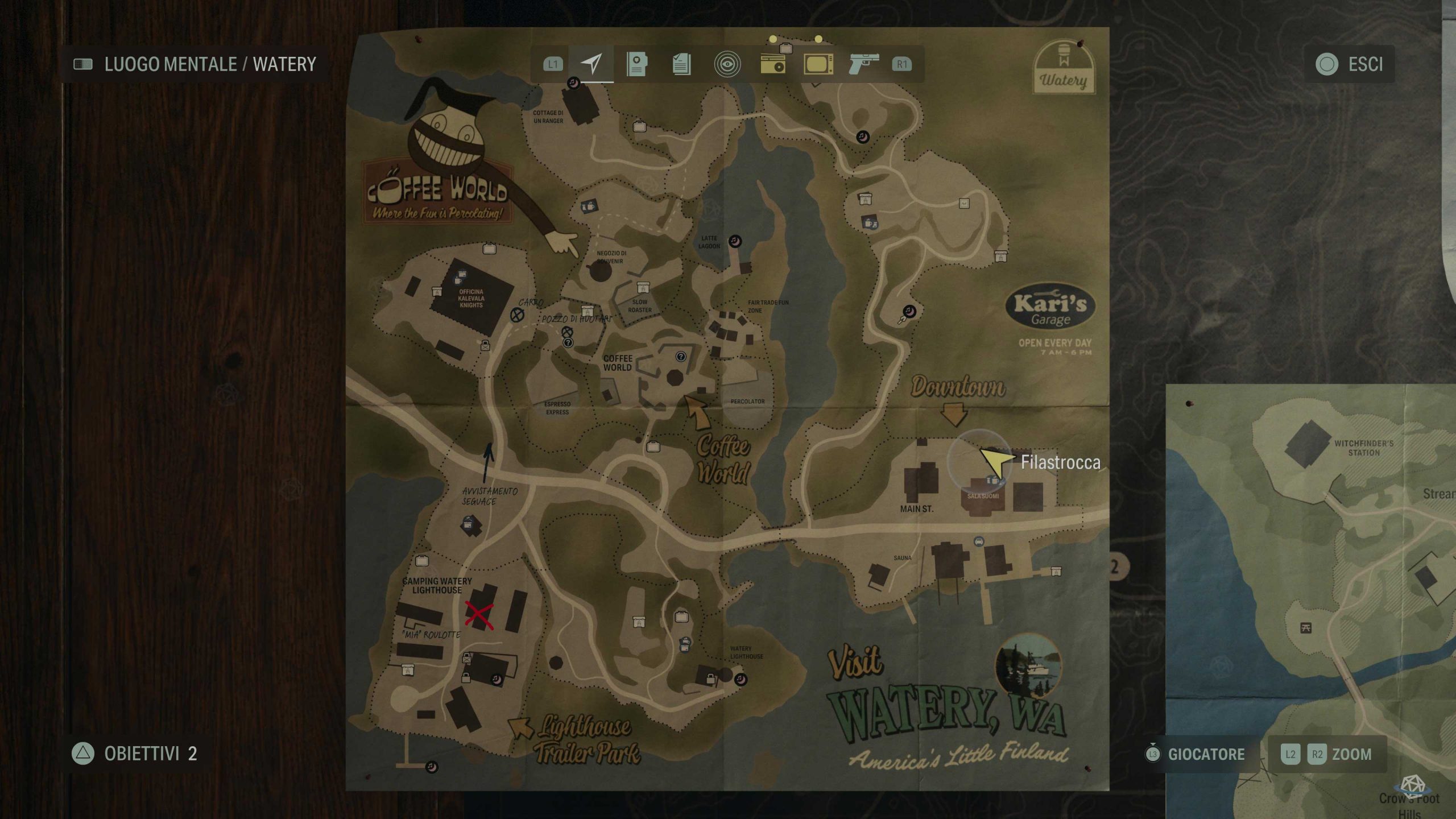This screenshot has width=1456, height=819.
Task: Exit the map with the ESCI button
Action: click(x=1349, y=64)
